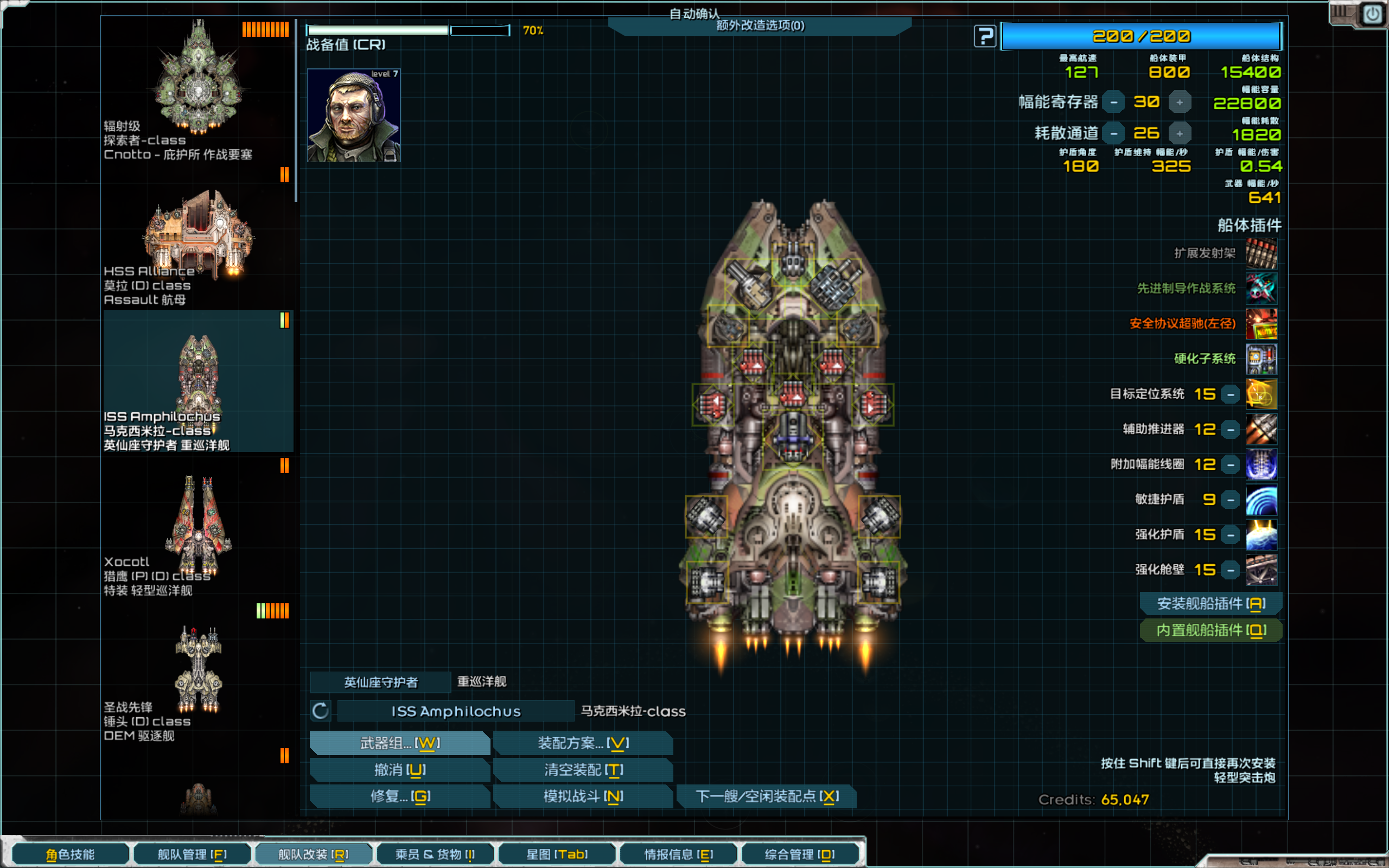Increase 幅能寄存器 capacitors with plus
This screenshot has height=868, width=1389.
point(1179,102)
